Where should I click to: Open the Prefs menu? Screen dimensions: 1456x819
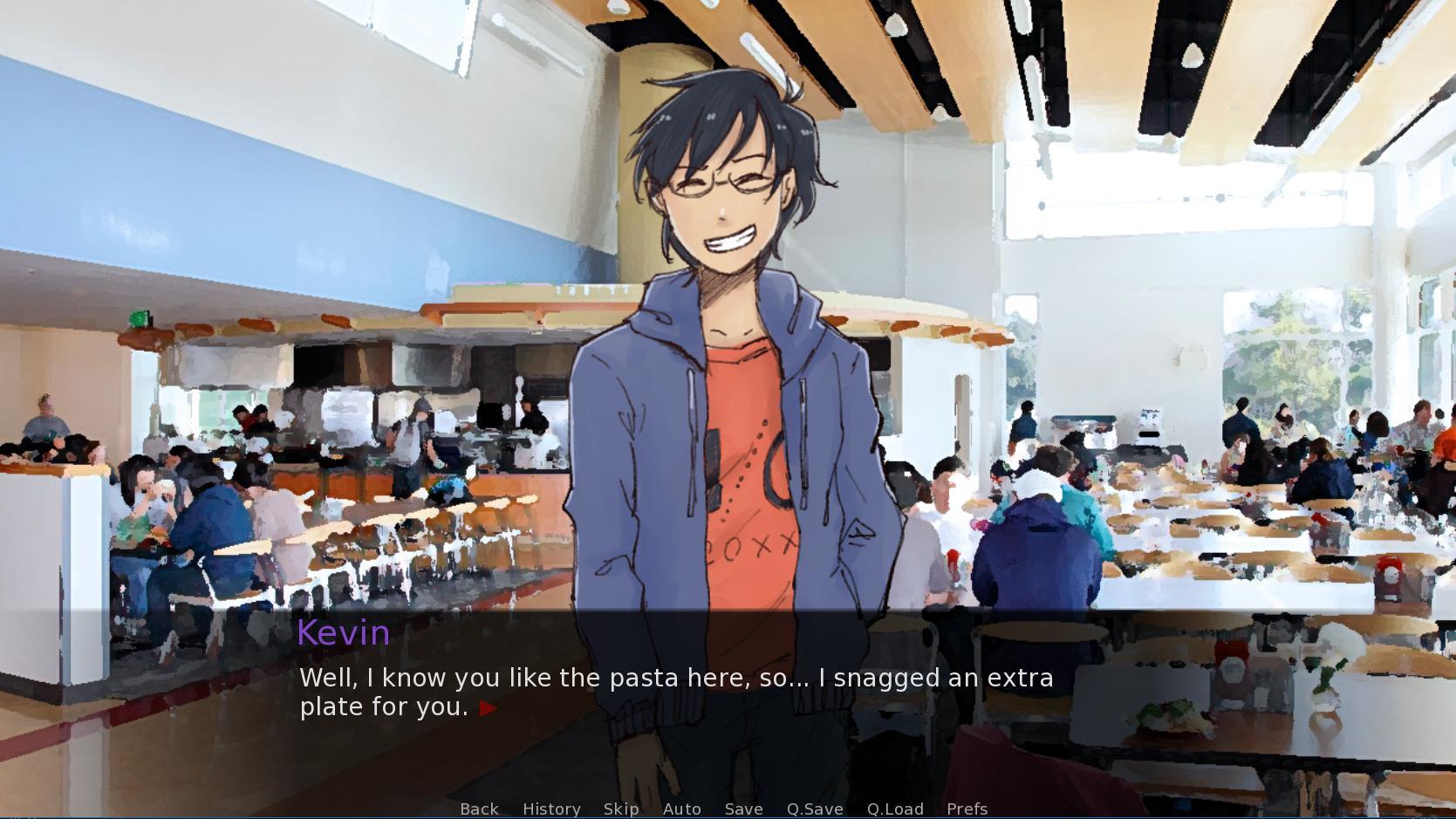point(967,809)
